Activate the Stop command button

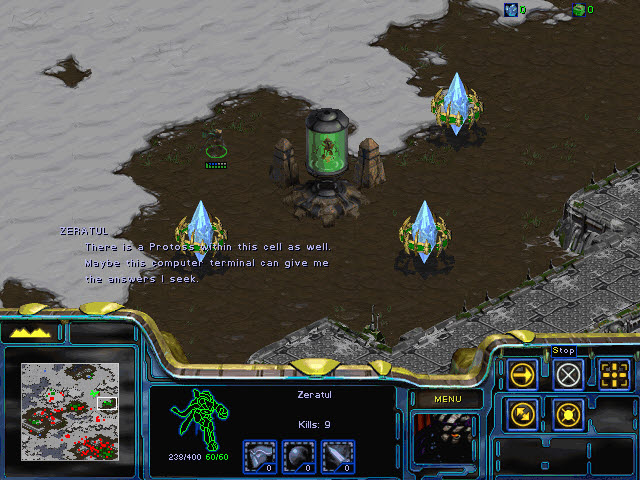pos(568,374)
